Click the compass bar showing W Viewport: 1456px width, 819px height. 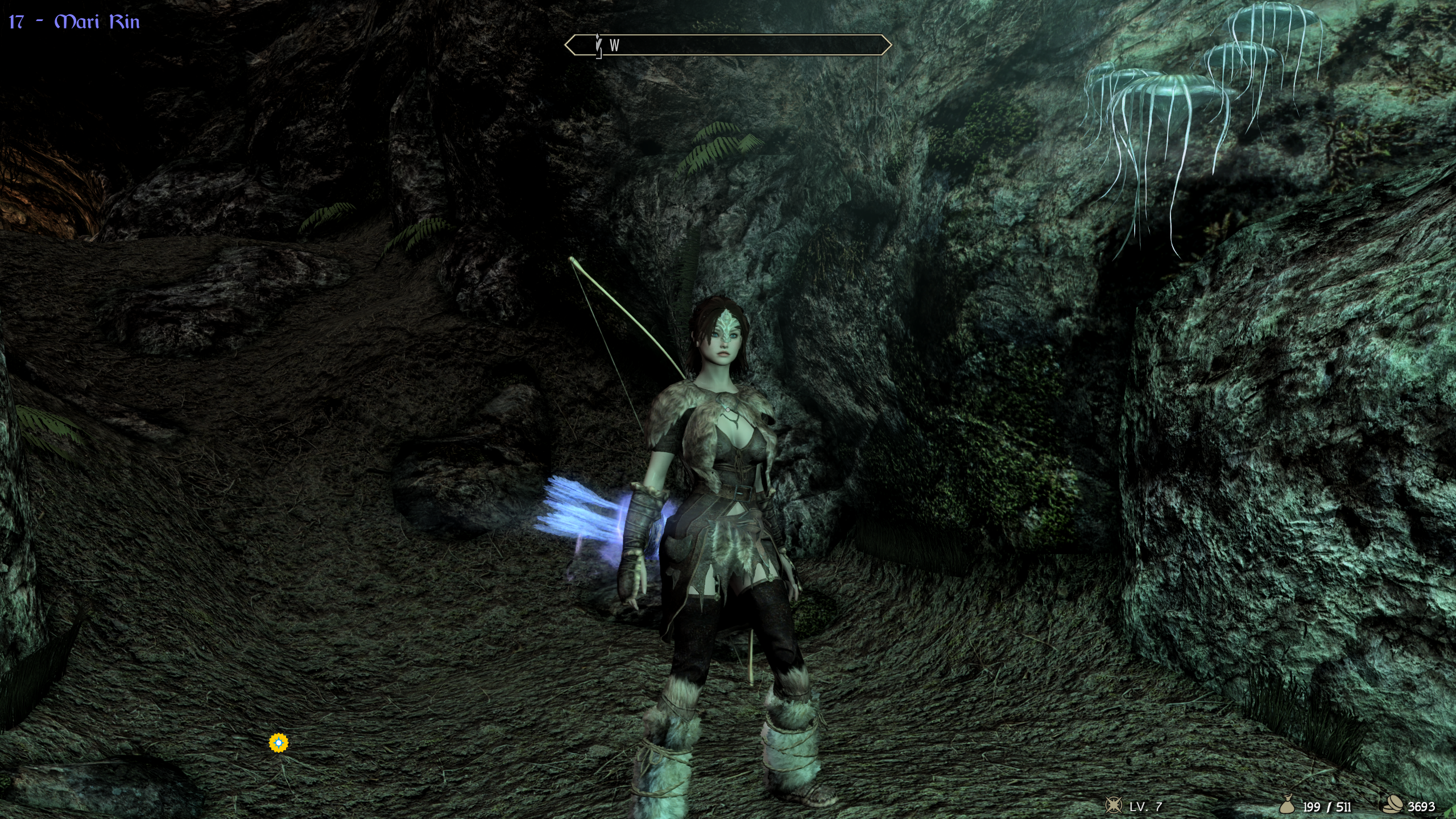pos(727,45)
